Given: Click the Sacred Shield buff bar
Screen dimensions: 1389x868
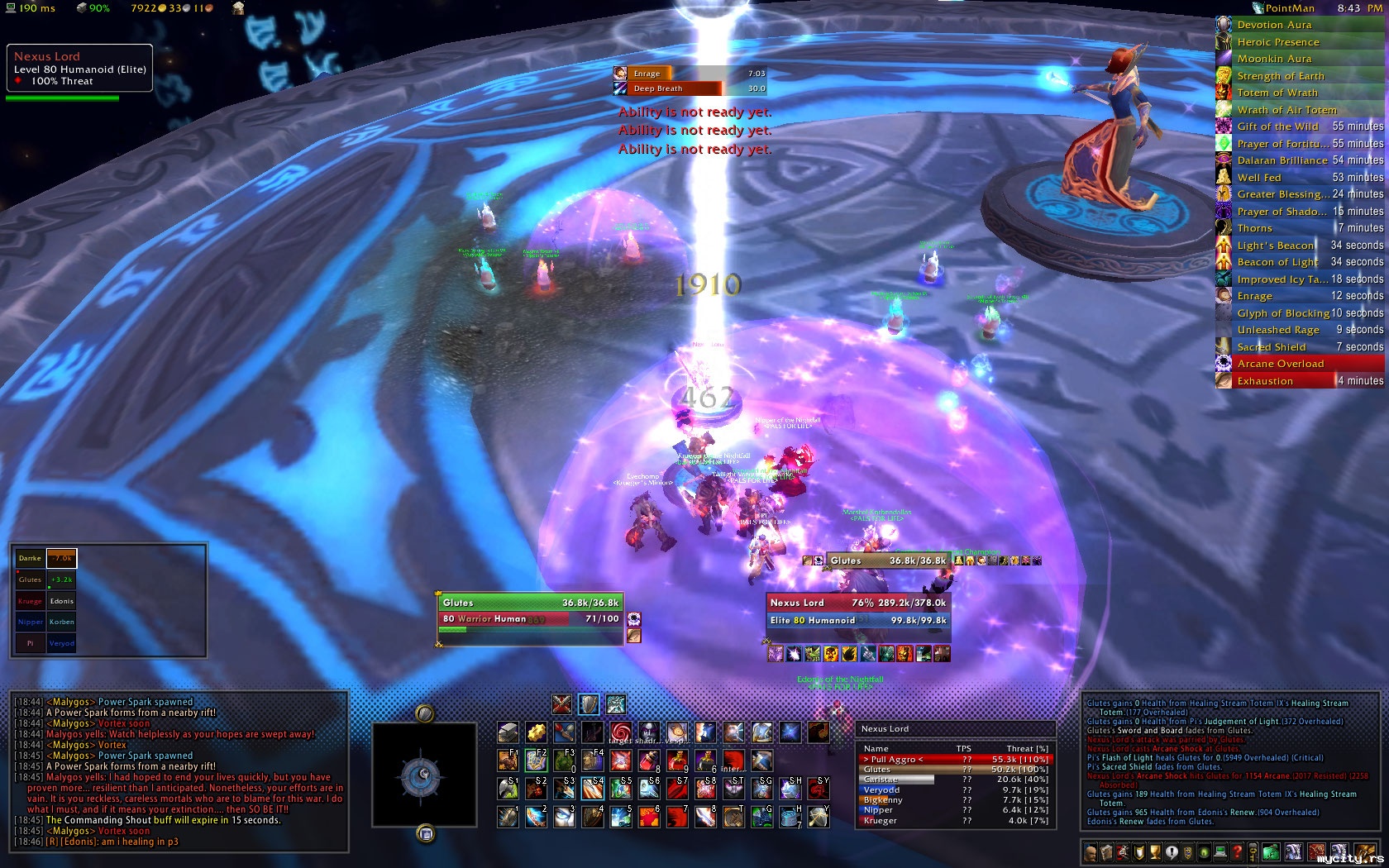Looking at the screenshot, I should tap(1299, 347).
